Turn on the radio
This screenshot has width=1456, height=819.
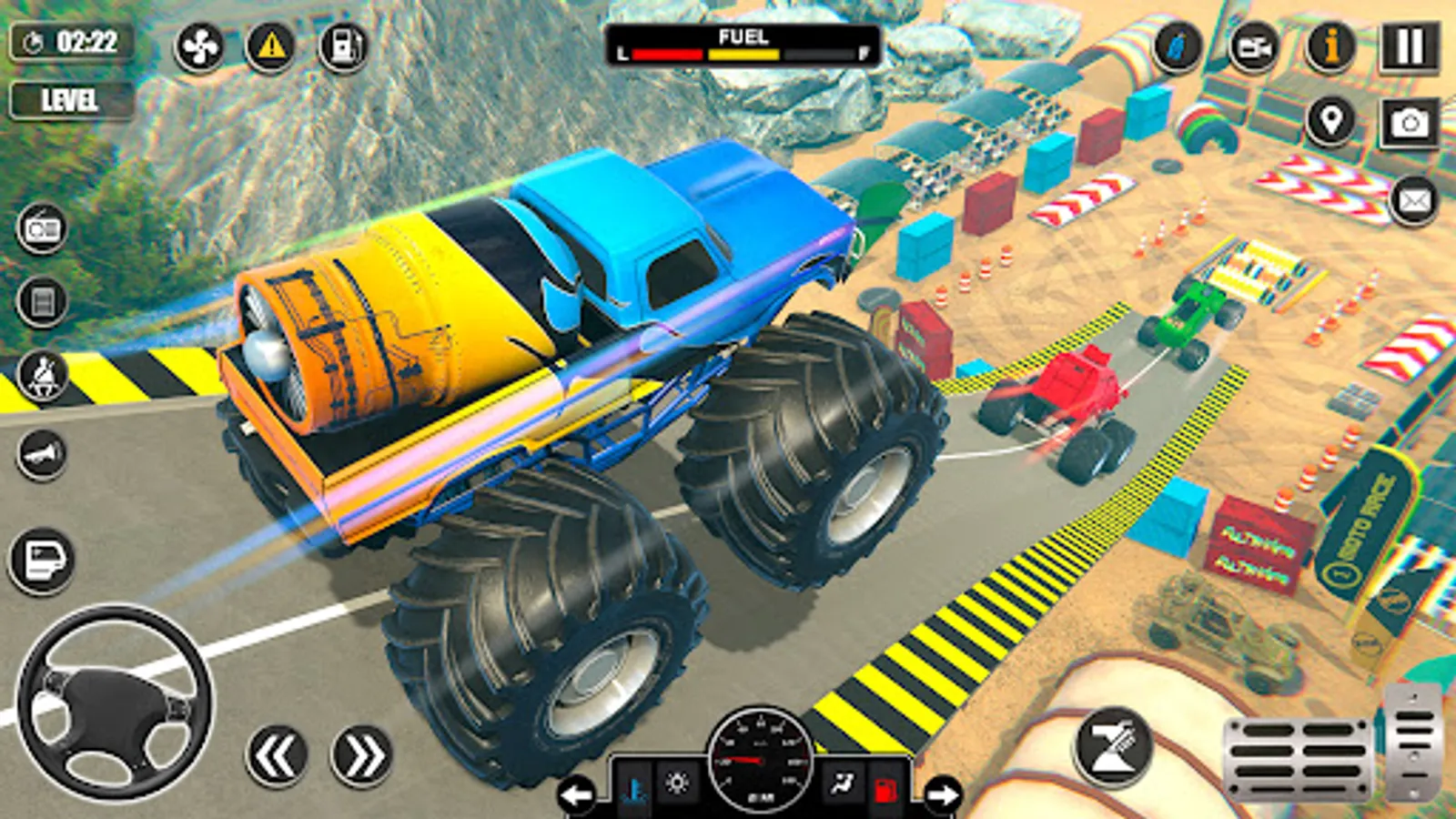[42, 228]
